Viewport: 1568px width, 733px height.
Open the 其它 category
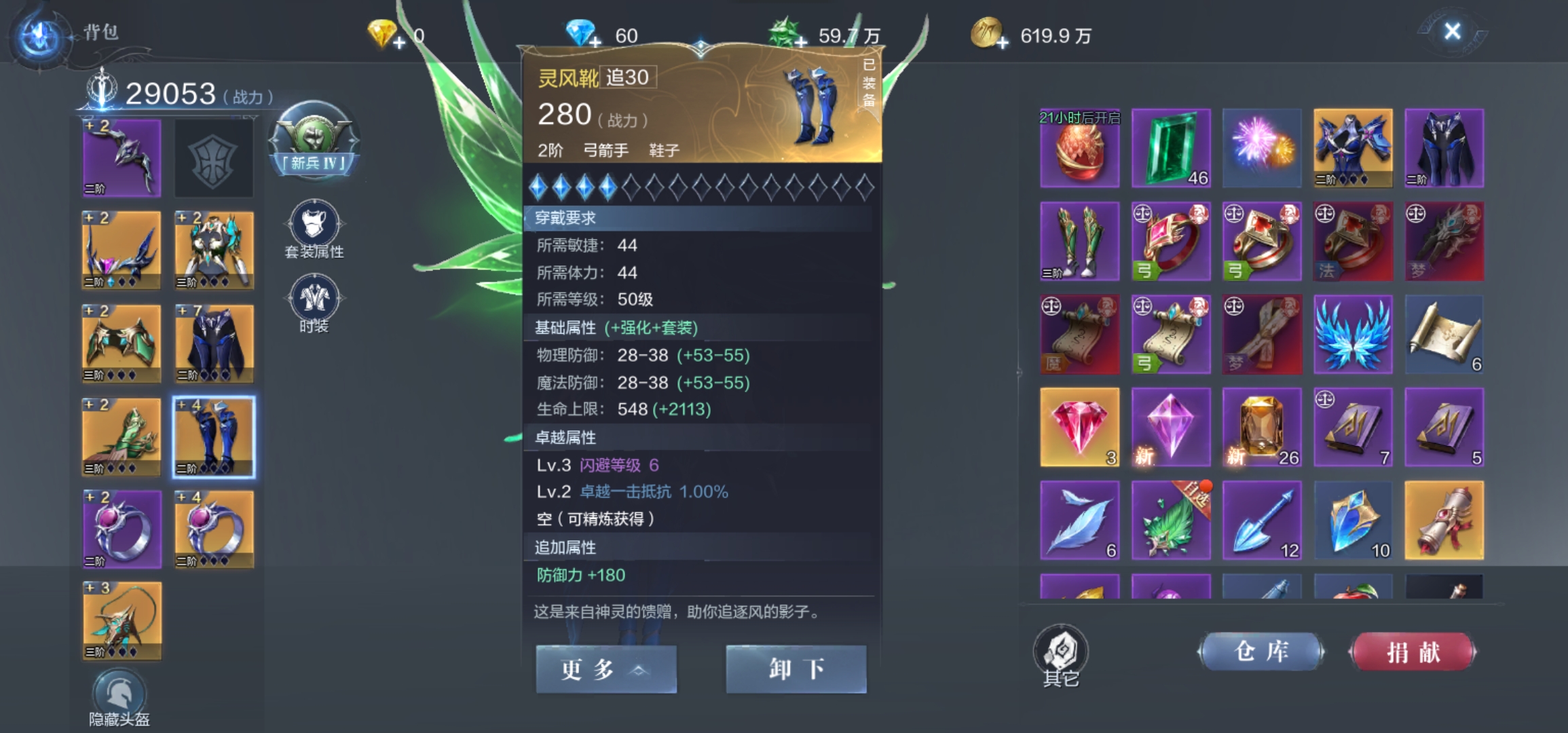[1061, 654]
